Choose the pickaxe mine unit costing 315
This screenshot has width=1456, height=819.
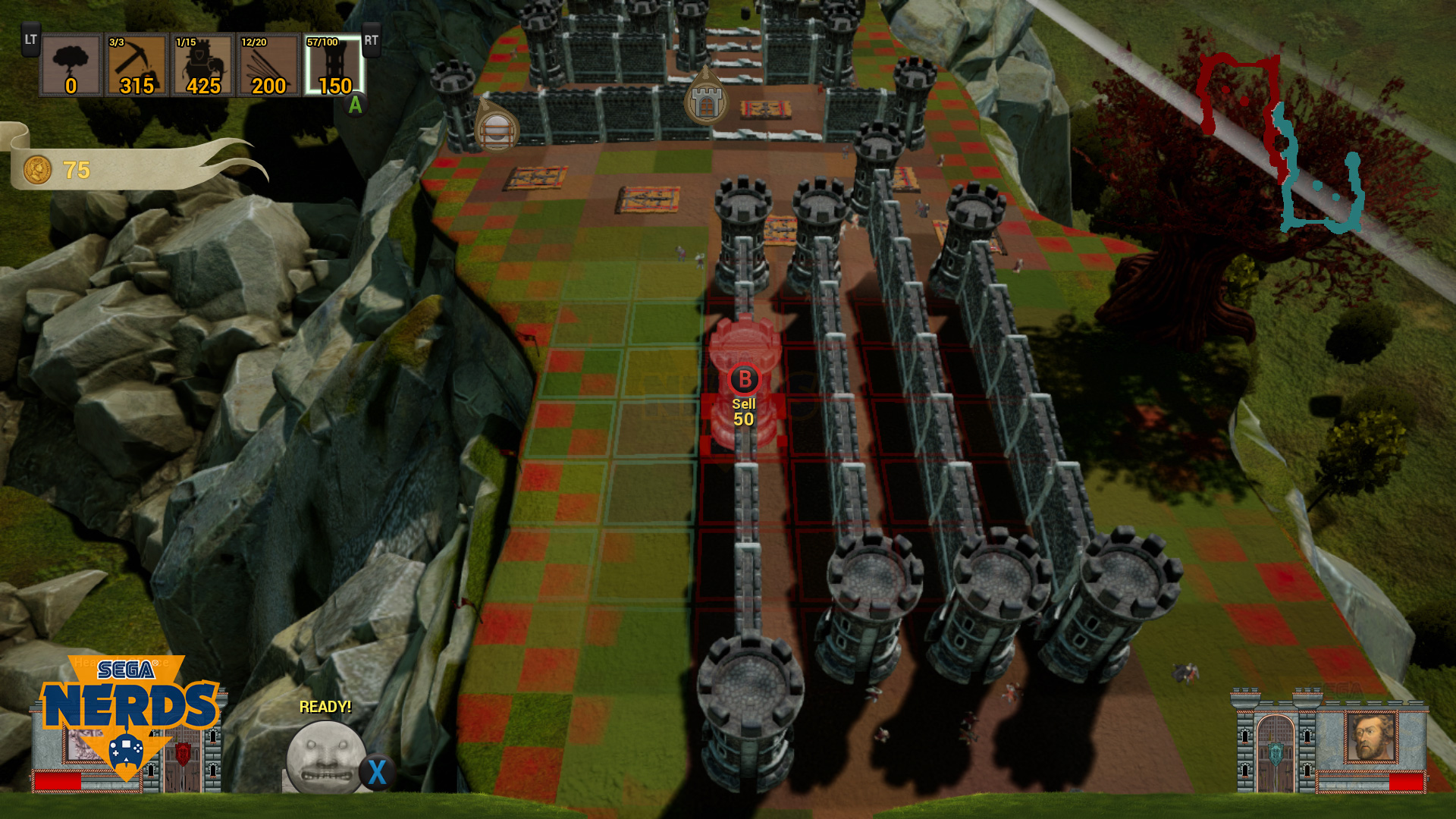[x=136, y=65]
